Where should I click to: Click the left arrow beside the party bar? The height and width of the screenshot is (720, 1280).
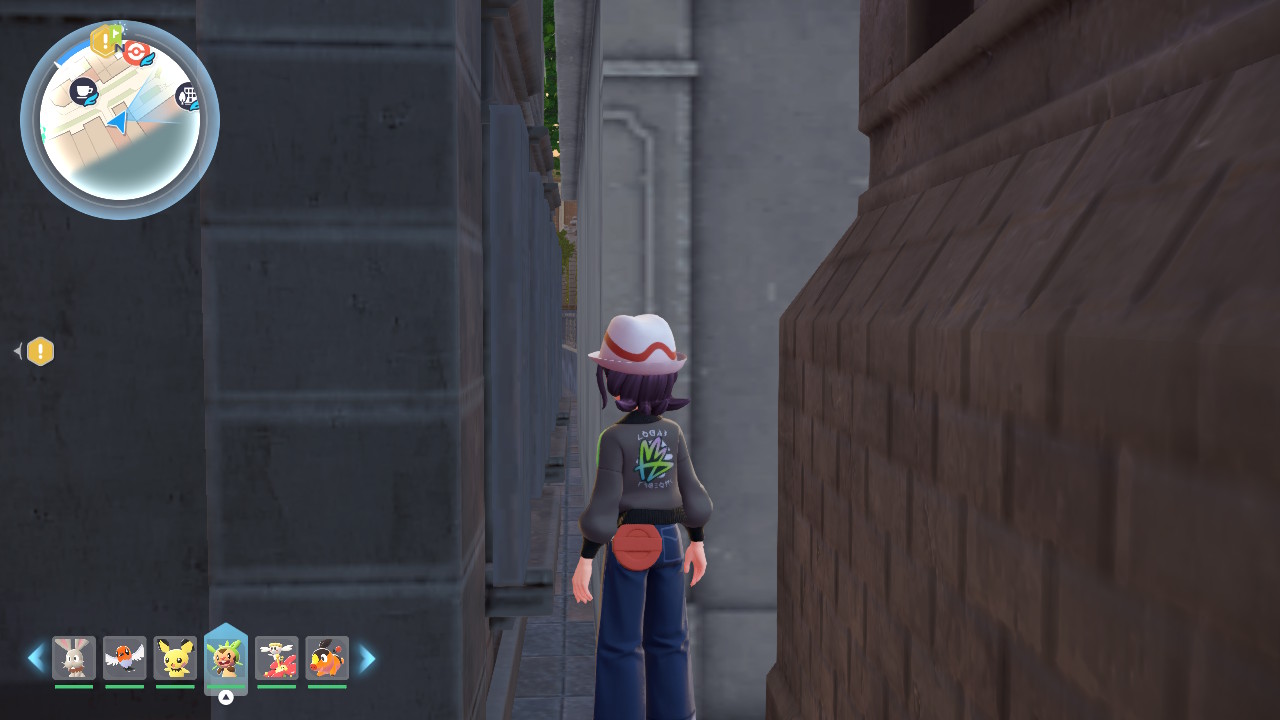(x=36, y=658)
